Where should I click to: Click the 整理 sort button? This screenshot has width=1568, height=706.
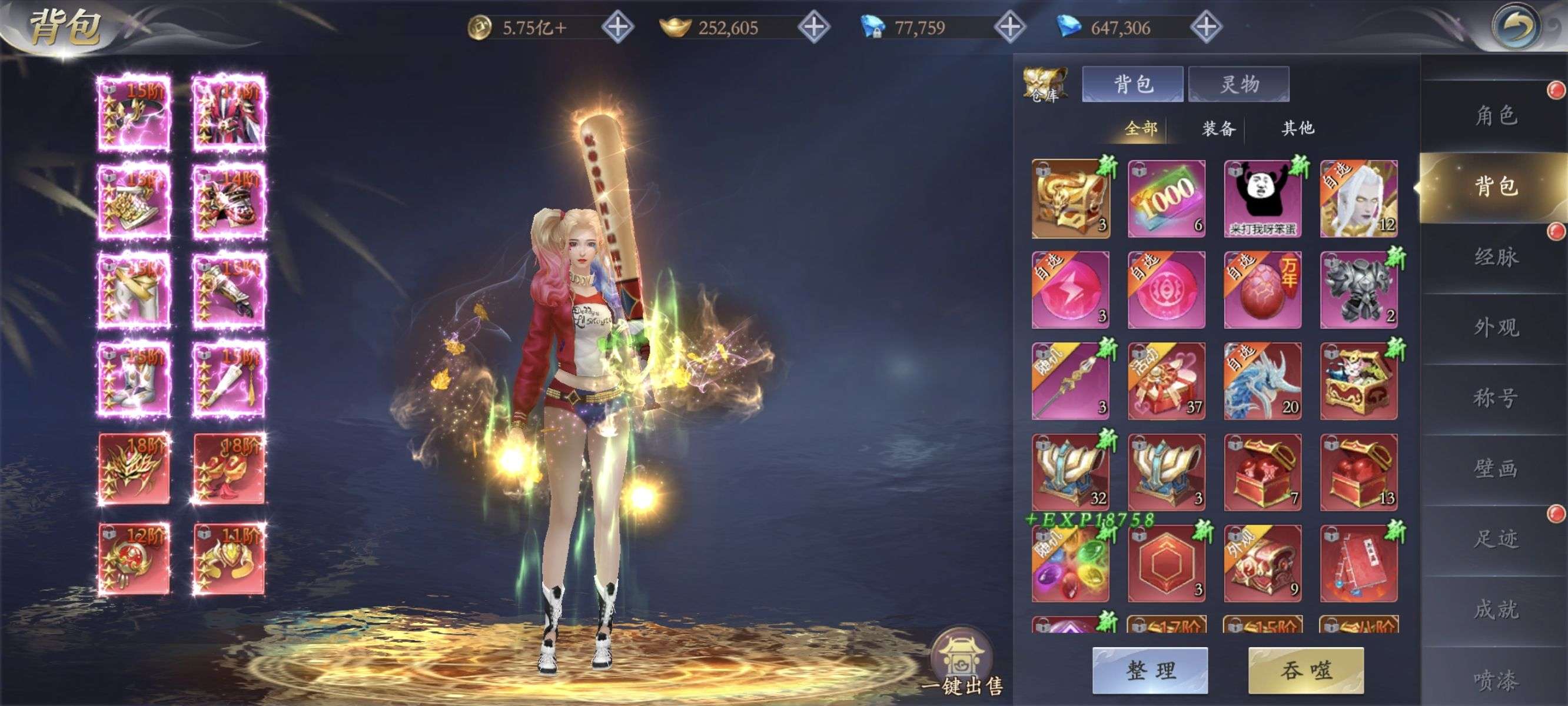pyautogui.click(x=1149, y=670)
